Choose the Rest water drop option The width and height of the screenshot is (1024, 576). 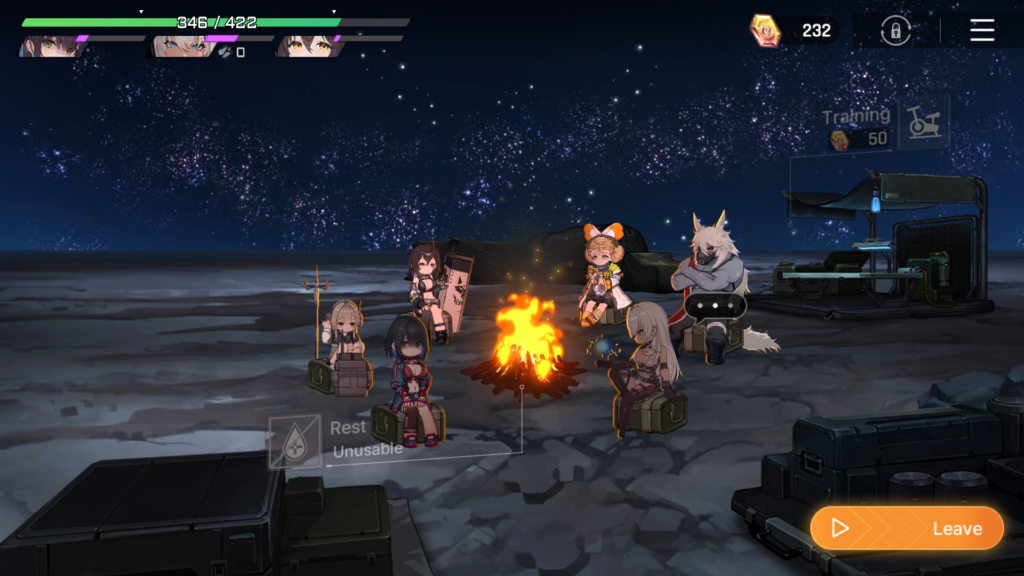(295, 441)
